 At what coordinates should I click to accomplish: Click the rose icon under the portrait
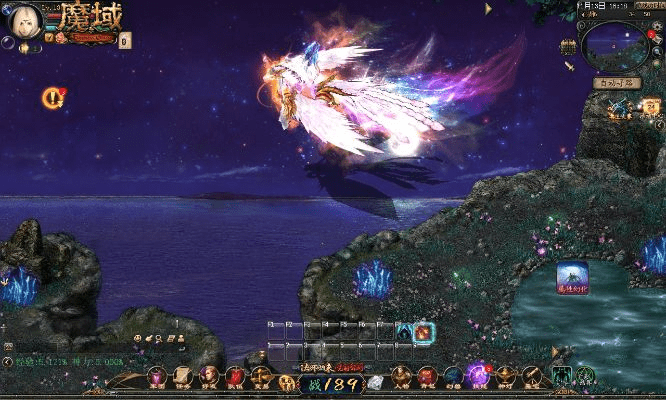(x=61, y=37)
